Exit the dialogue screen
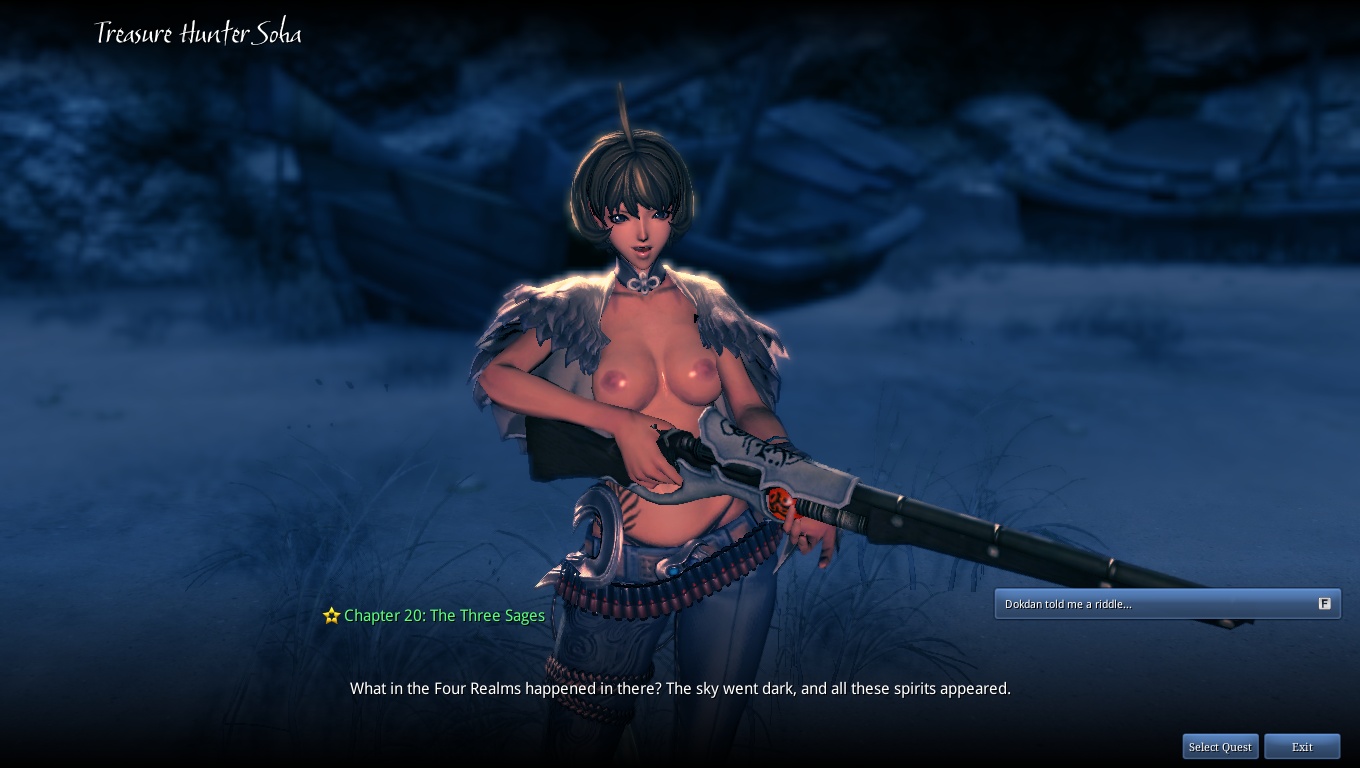The height and width of the screenshot is (768, 1360). tap(1302, 747)
